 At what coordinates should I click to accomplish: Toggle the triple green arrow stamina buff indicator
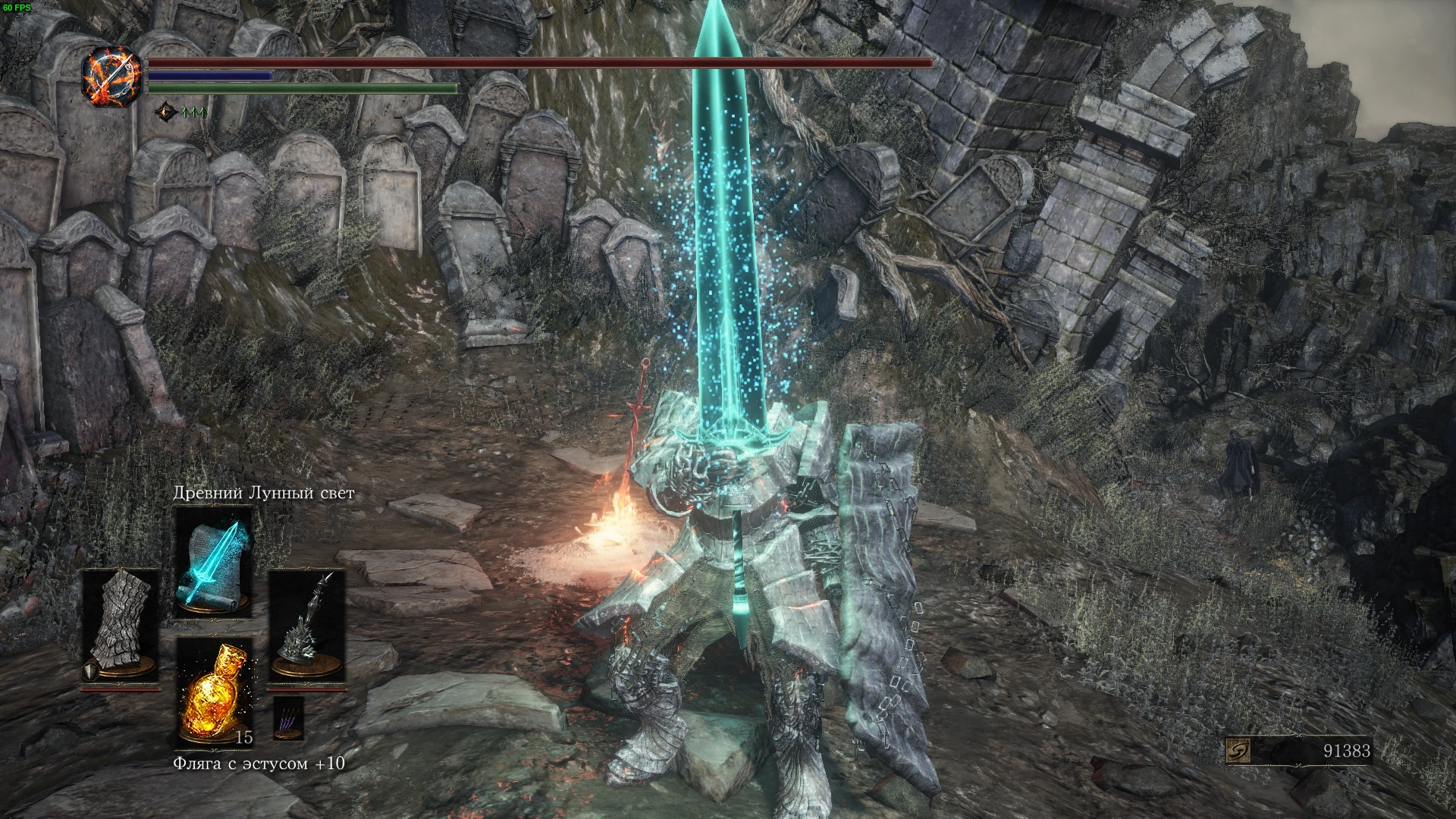click(x=193, y=111)
